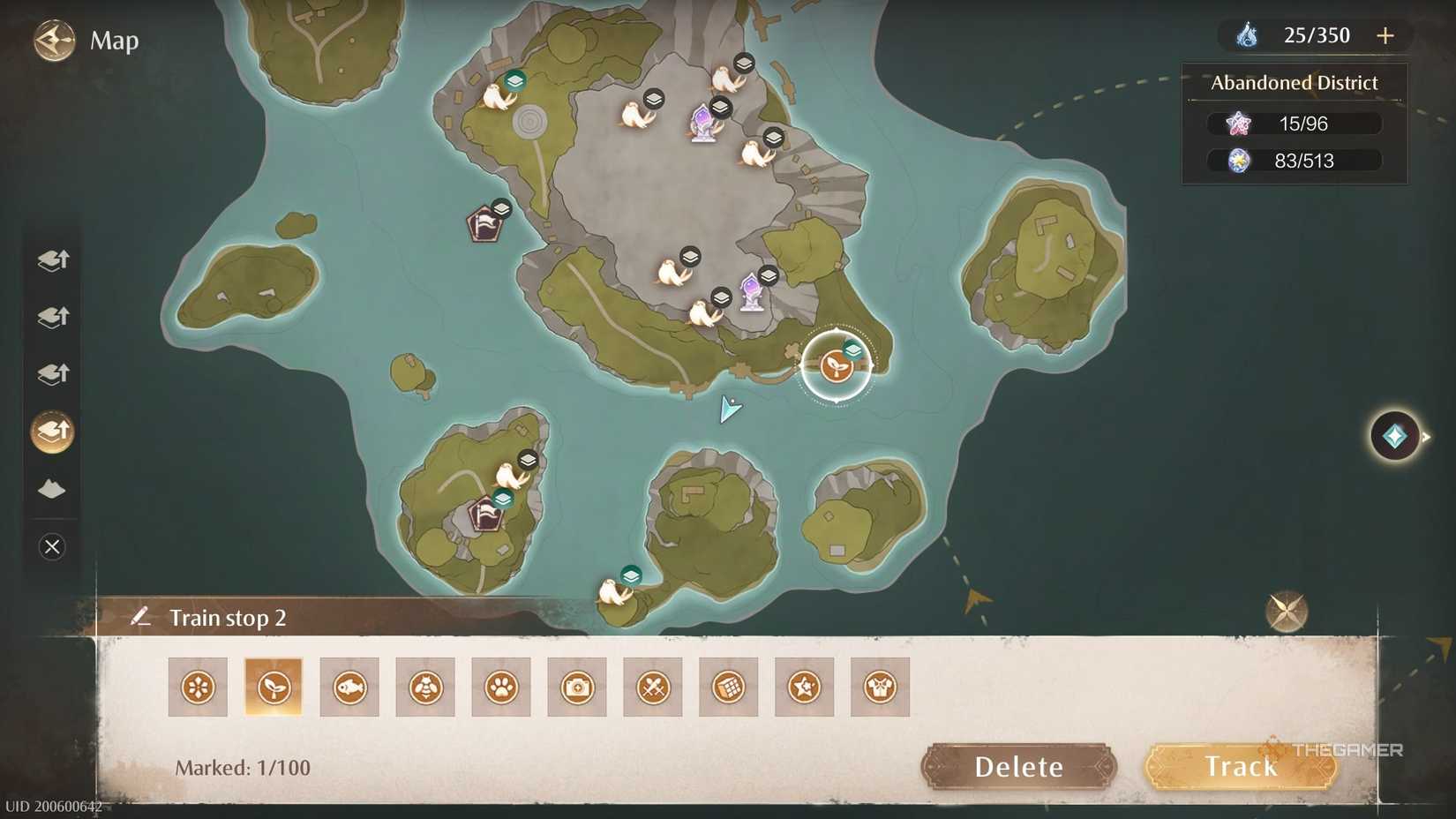Open the water resource counter with plus button
Screen dimensions: 1456x819
1385,35
